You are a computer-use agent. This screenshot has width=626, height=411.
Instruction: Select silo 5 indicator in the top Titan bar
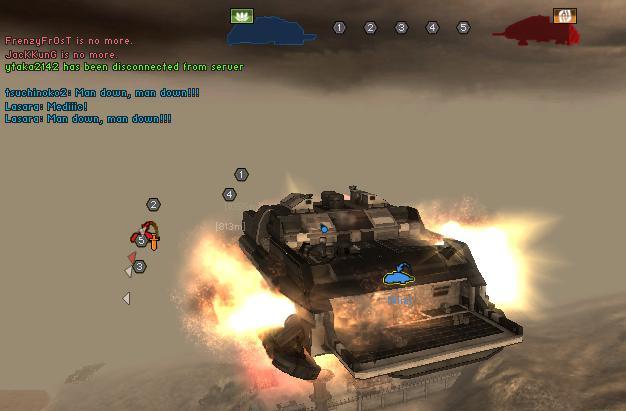463,28
